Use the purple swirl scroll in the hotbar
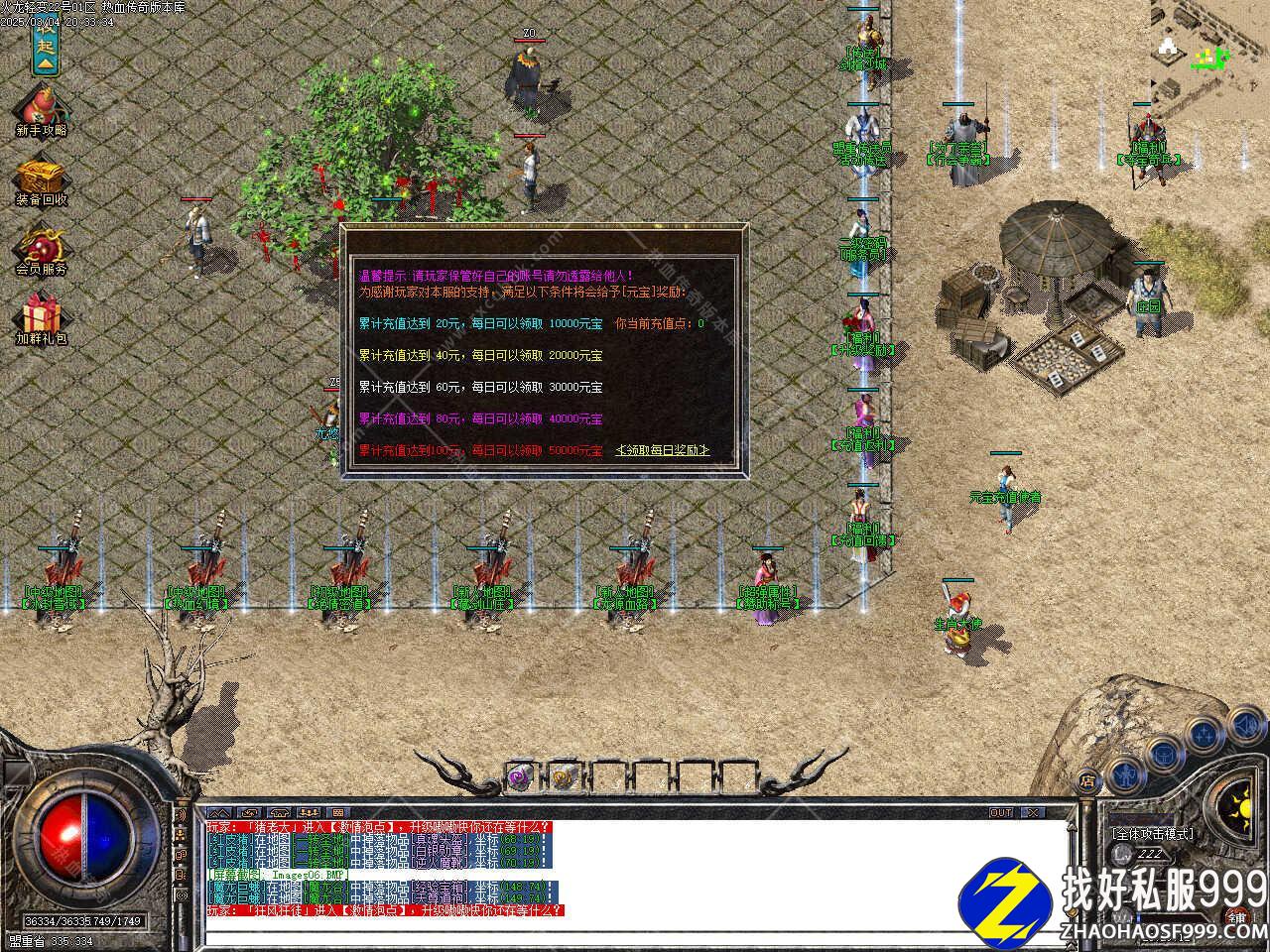Screen dimensions: 1270x952 tap(520, 777)
